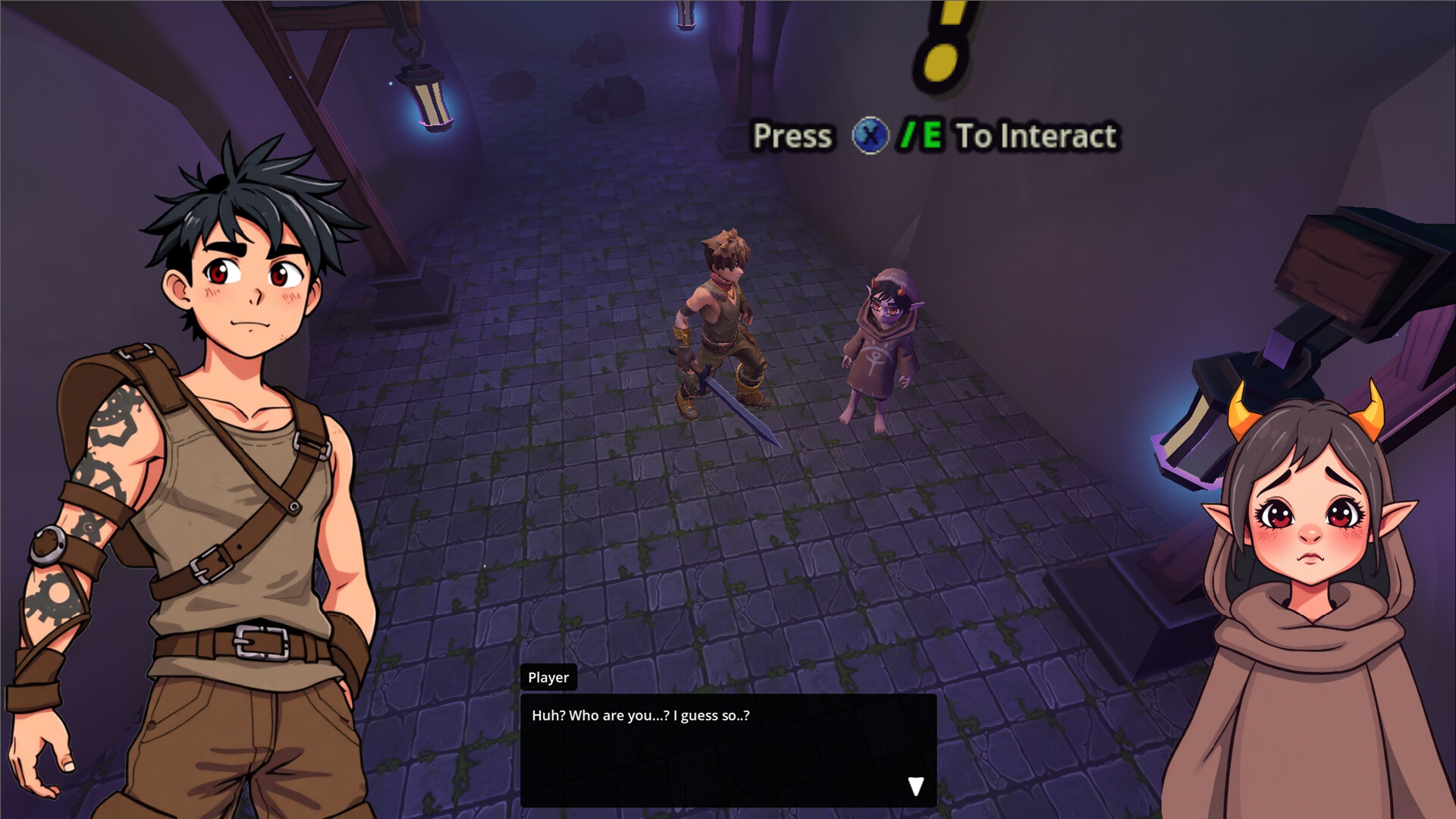Image resolution: width=1456 pixels, height=819 pixels.
Task: Select the 'Player' nameplate tab
Action: pos(548,677)
